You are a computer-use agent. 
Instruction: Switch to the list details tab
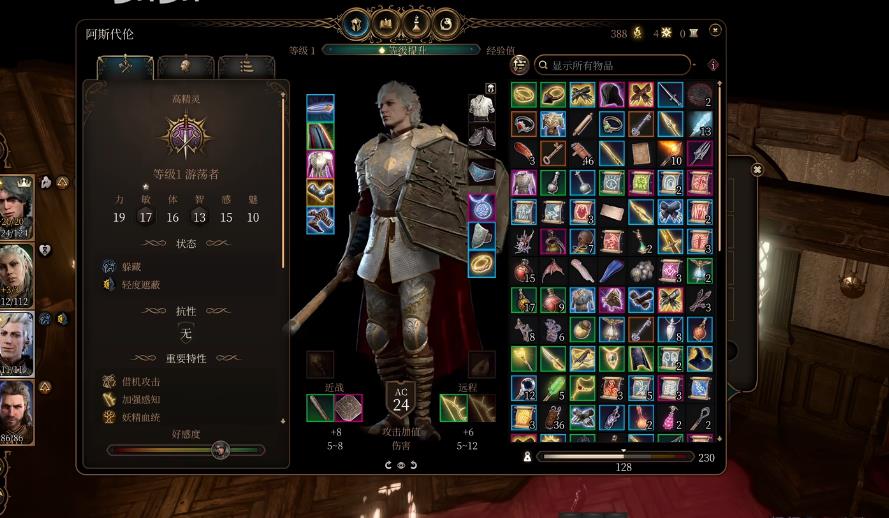[246, 67]
